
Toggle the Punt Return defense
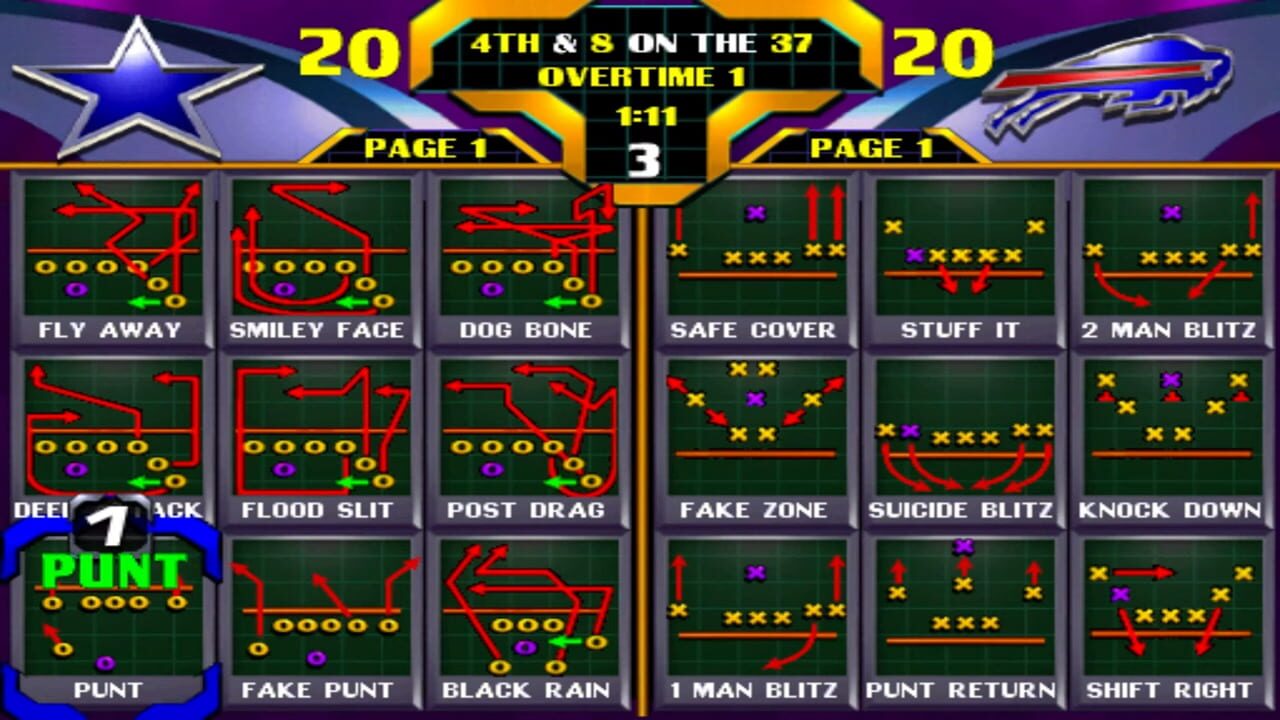(x=961, y=610)
